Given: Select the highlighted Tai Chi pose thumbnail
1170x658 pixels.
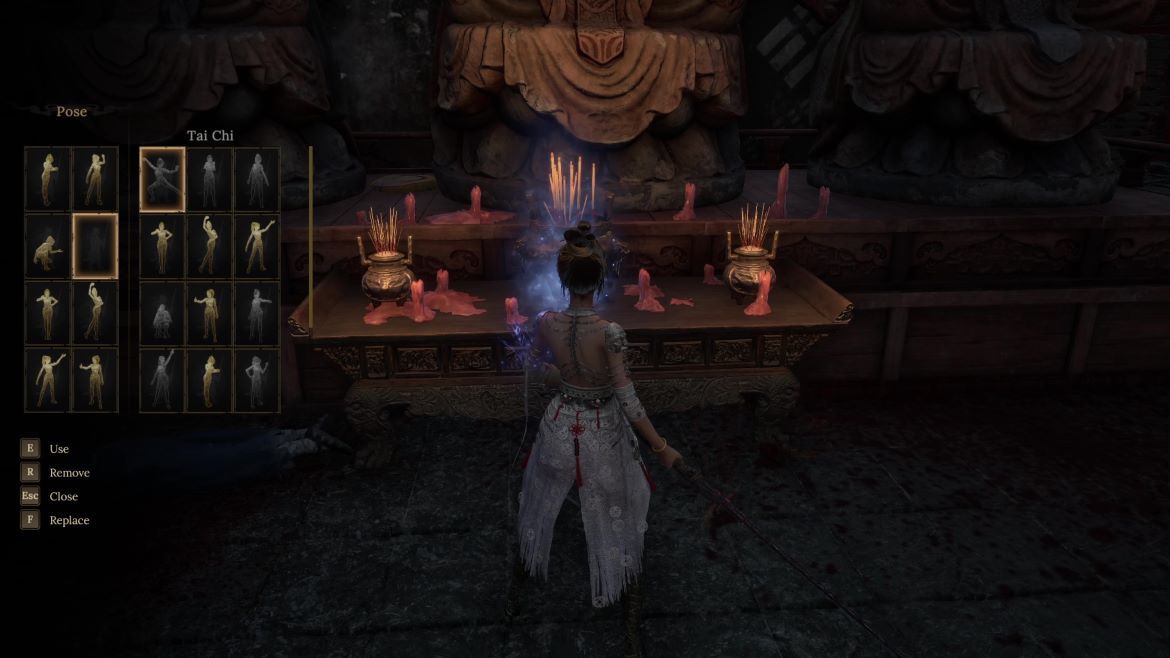Looking at the screenshot, I should (162, 180).
